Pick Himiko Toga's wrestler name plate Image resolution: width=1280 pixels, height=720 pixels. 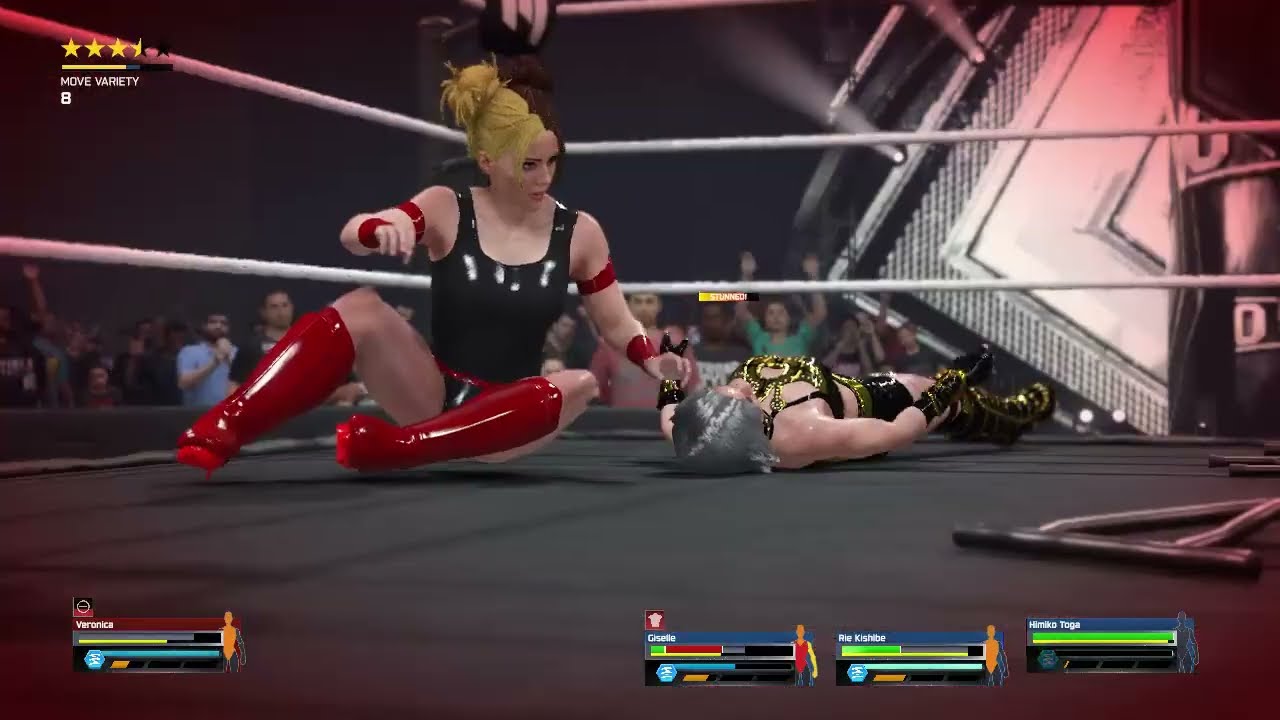click(1055, 625)
